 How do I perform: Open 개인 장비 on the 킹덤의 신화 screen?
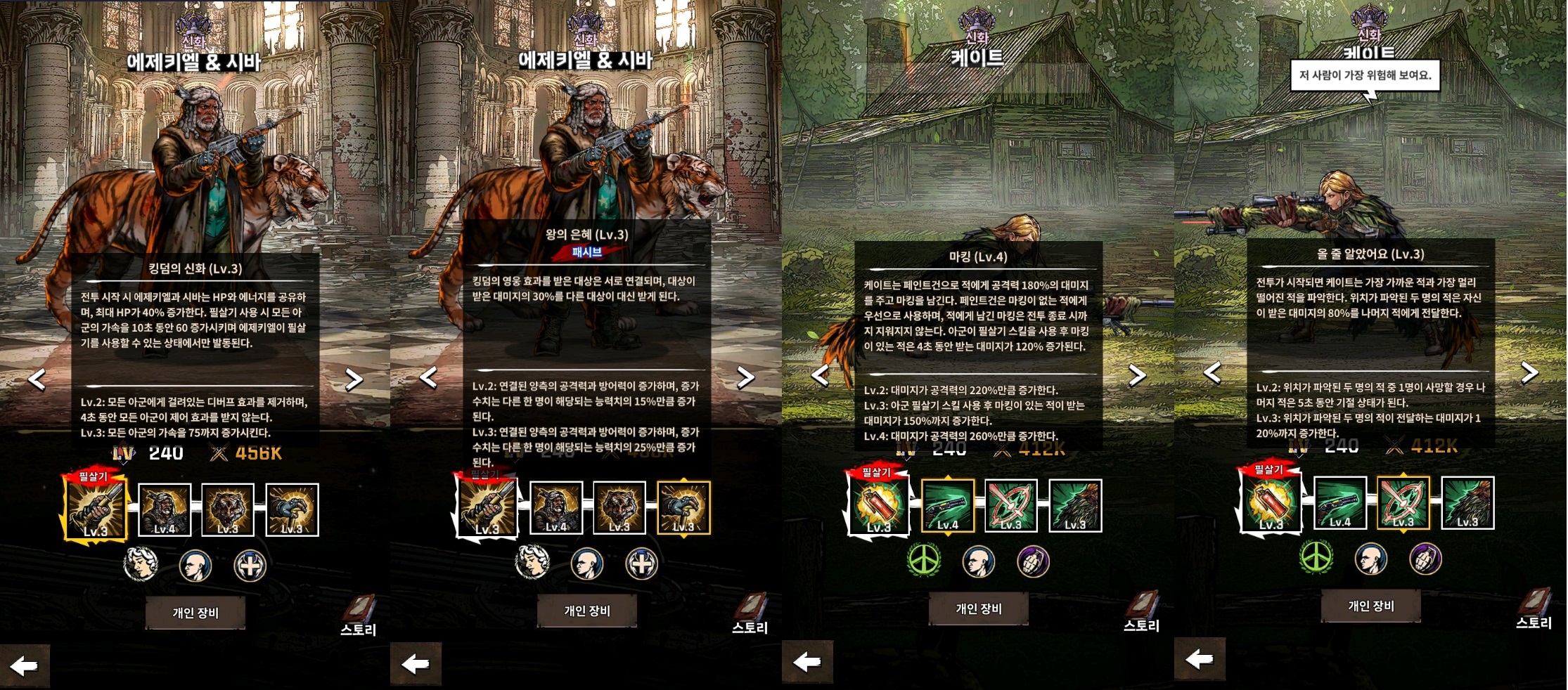(195, 613)
